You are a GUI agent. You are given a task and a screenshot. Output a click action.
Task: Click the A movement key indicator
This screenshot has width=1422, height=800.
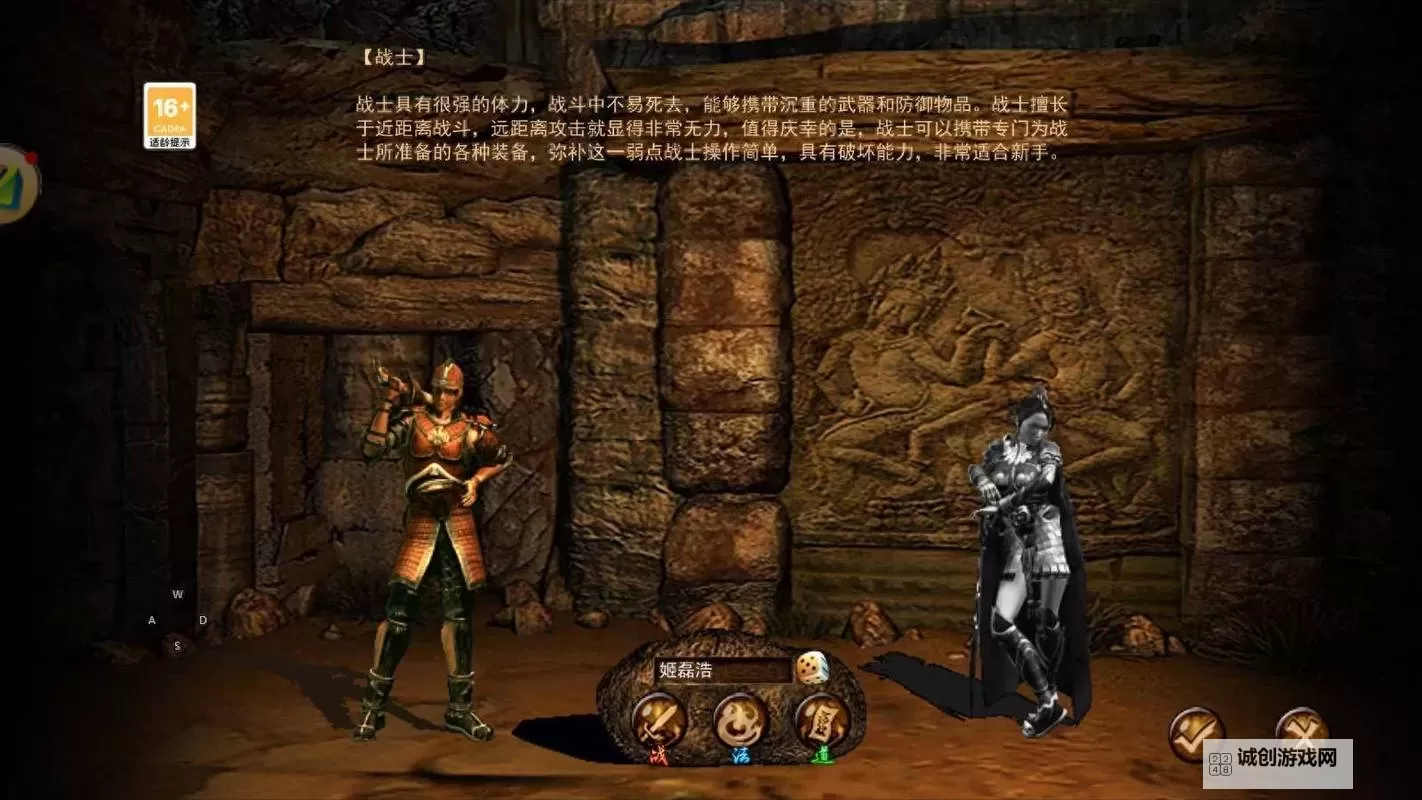point(153,620)
